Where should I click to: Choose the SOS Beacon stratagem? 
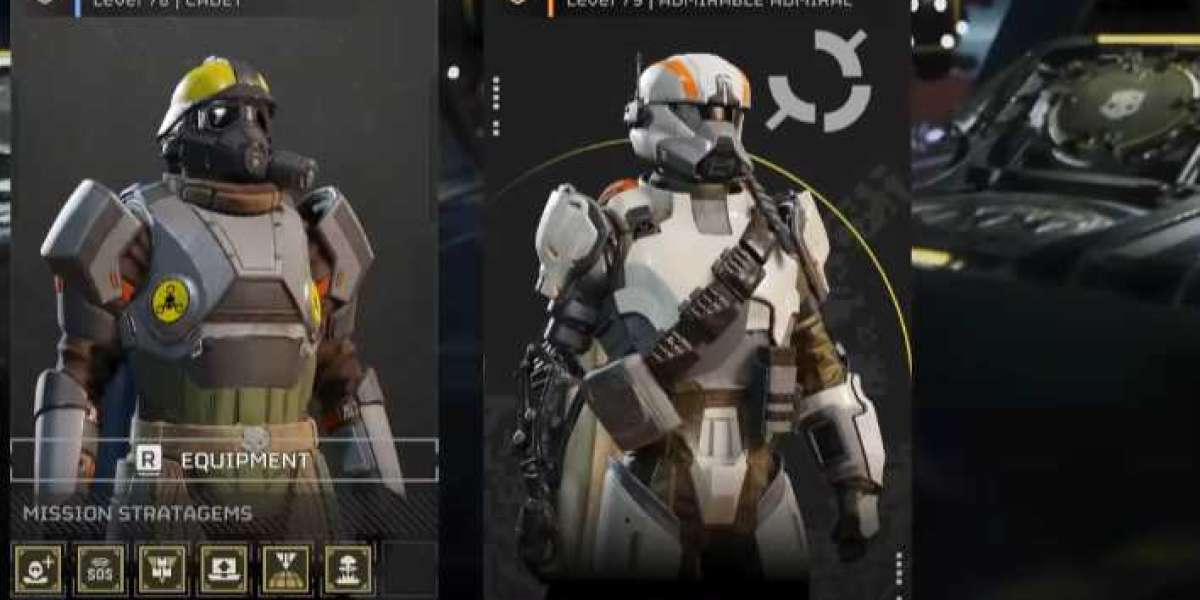point(101,569)
